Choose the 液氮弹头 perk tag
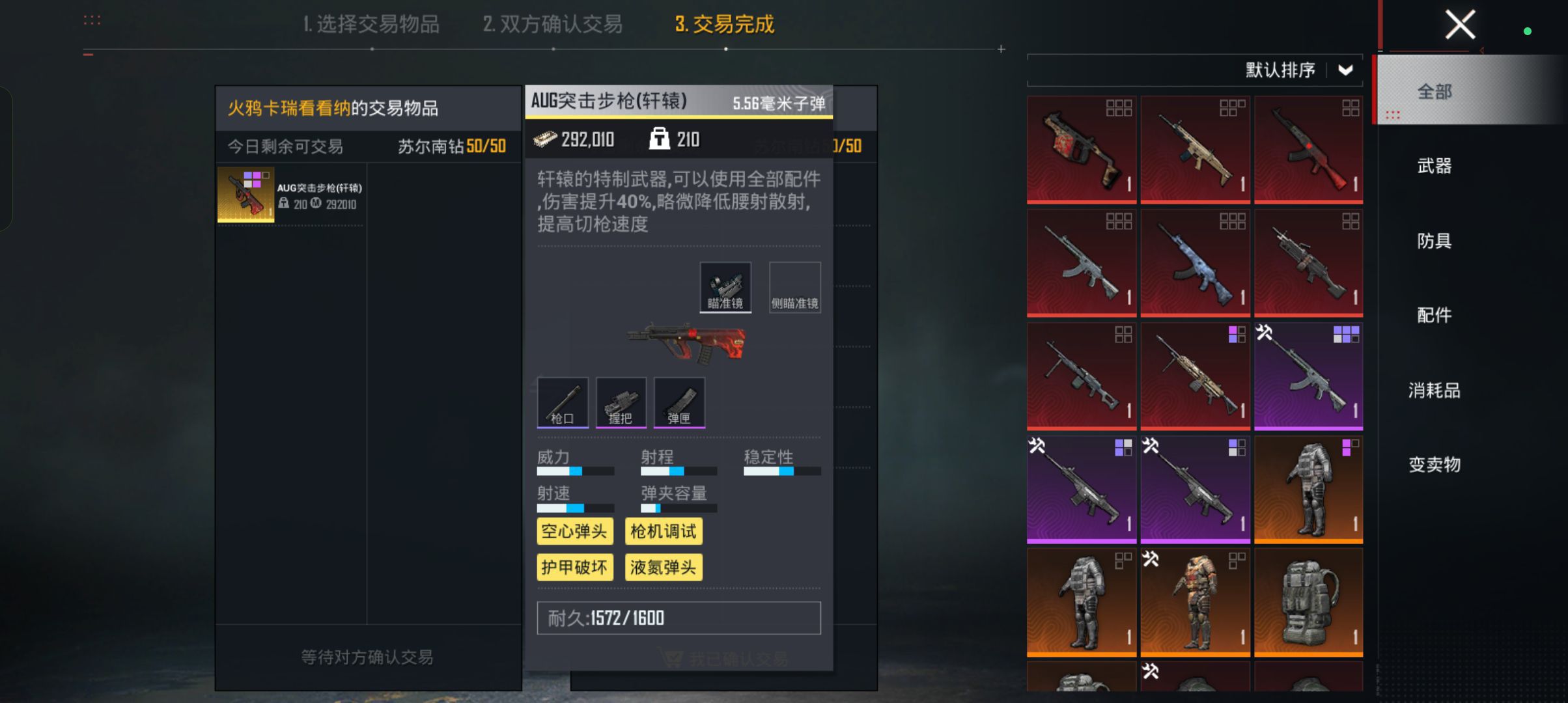Viewport: 1568px width, 703px height. coord(663,567)
